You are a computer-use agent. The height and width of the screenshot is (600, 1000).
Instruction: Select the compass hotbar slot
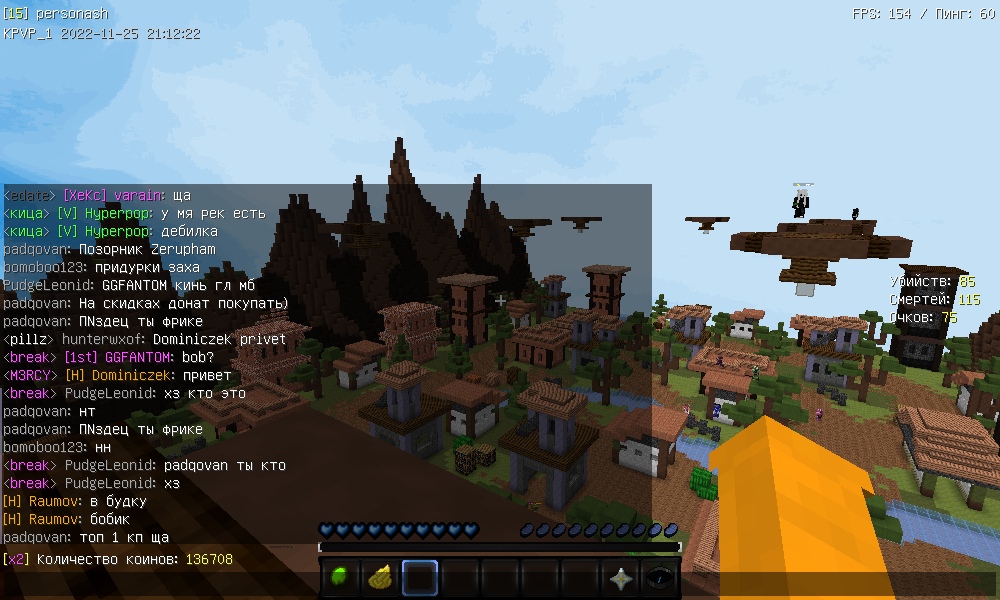[x=659, y=578]
